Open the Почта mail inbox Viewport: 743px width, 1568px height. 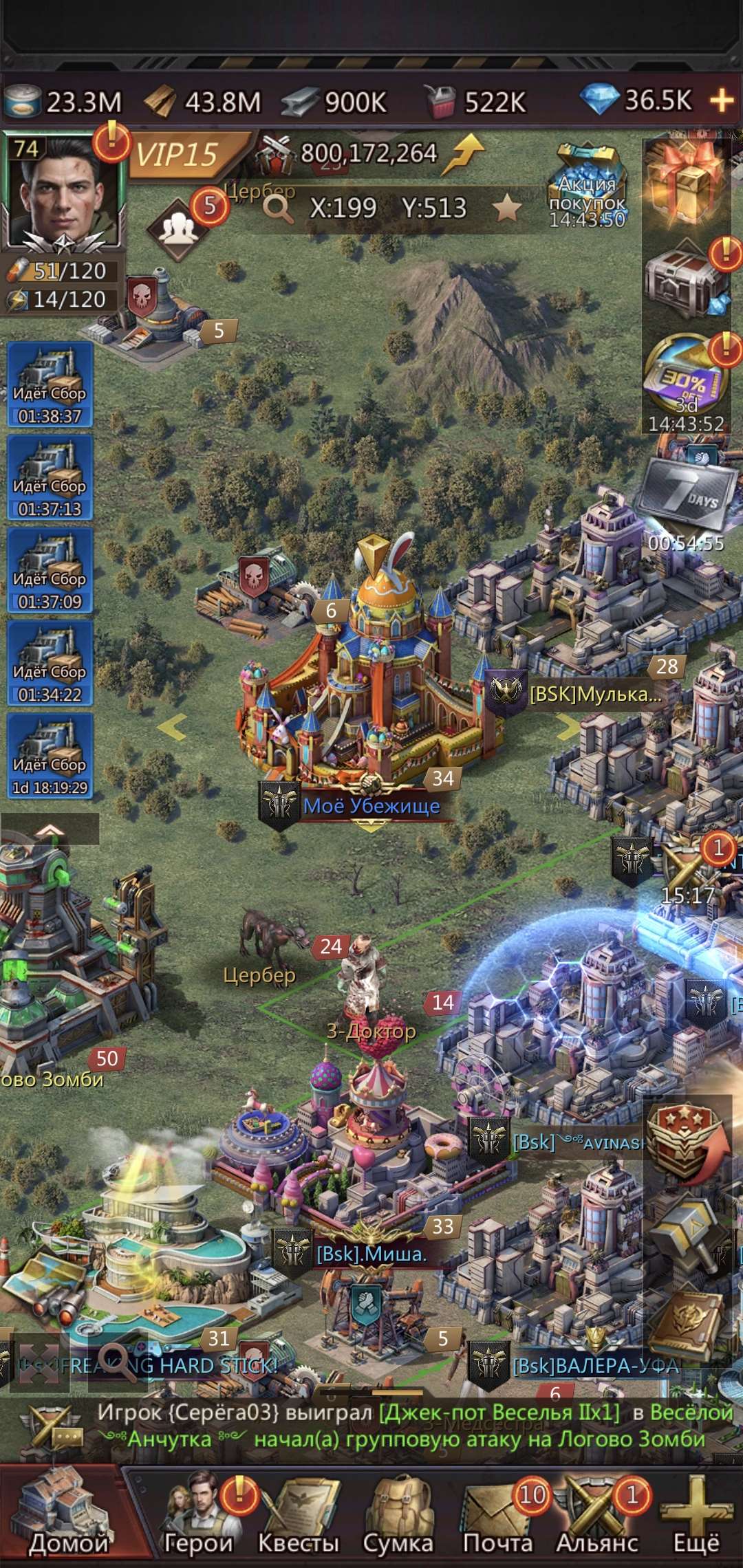click(x=497, y=1513)
